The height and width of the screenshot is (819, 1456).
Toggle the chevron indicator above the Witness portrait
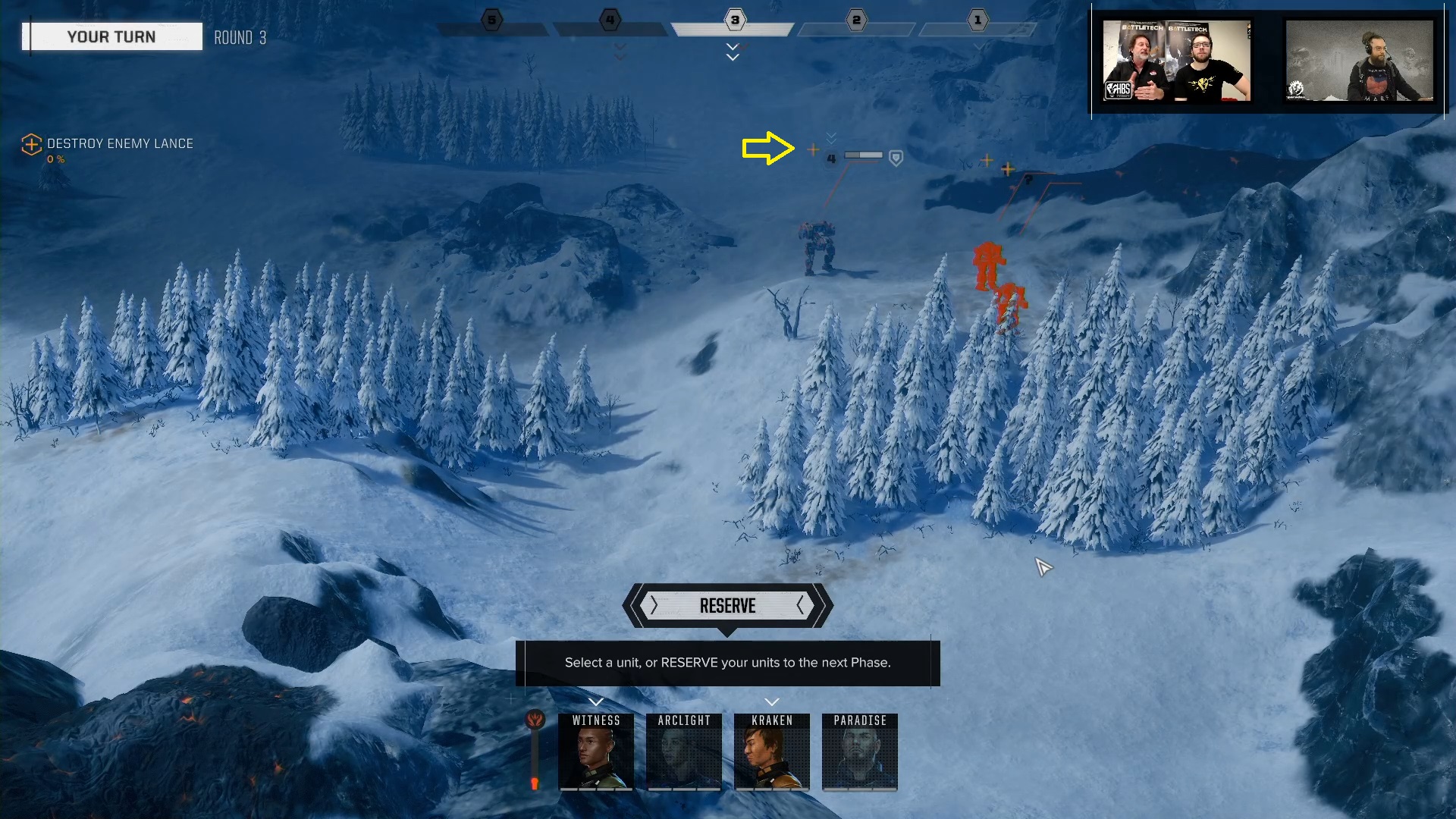(596, 701)
